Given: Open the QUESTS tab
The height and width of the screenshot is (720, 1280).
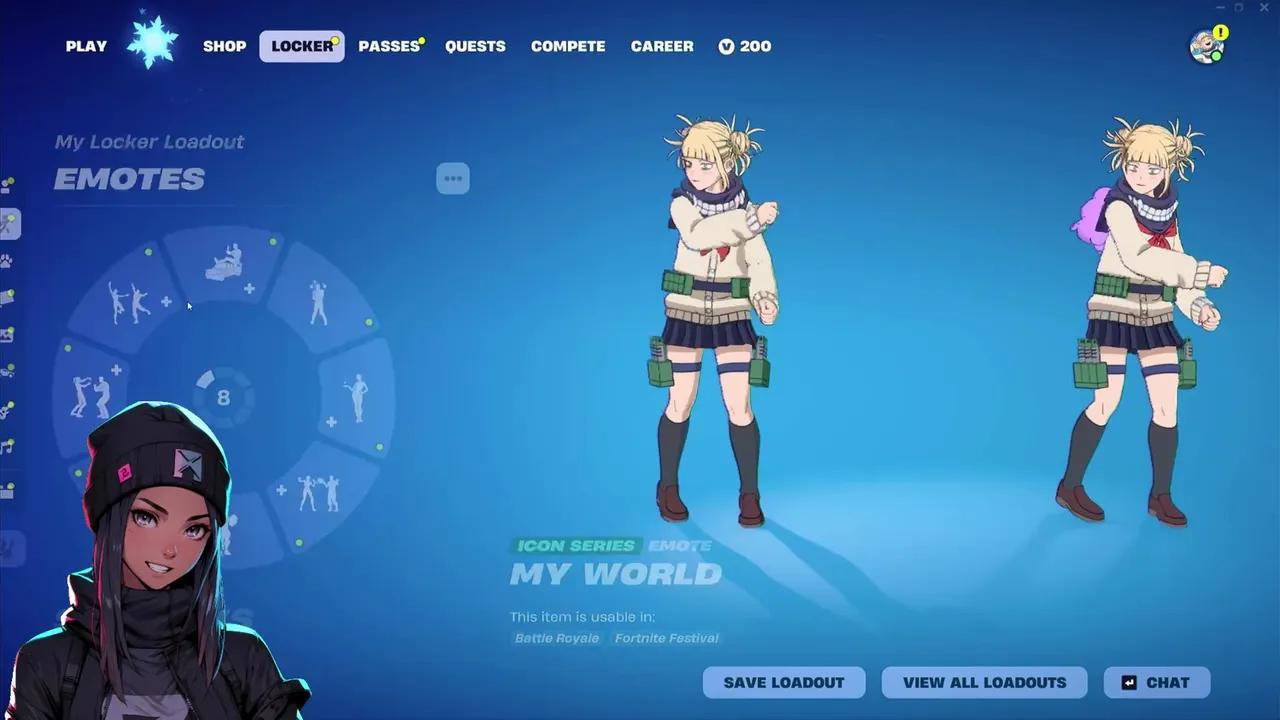Looking at the screenshot, I should tap(475, 46).
